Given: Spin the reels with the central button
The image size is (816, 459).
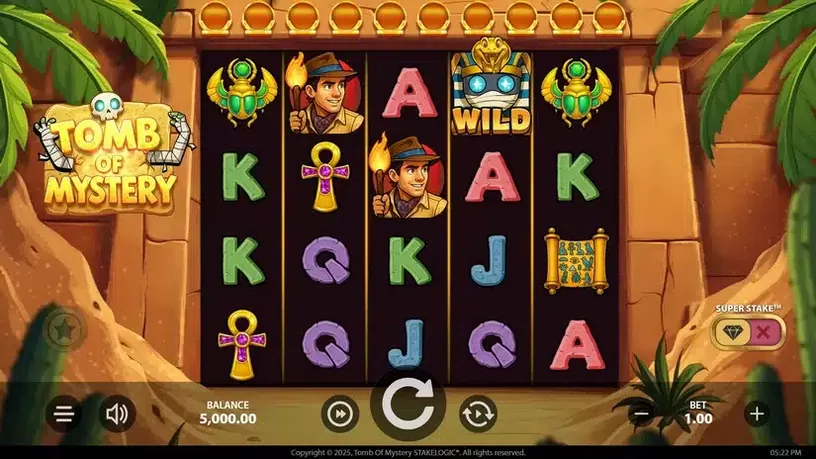Looking at the screenshot, I should [x=408, y=410].
